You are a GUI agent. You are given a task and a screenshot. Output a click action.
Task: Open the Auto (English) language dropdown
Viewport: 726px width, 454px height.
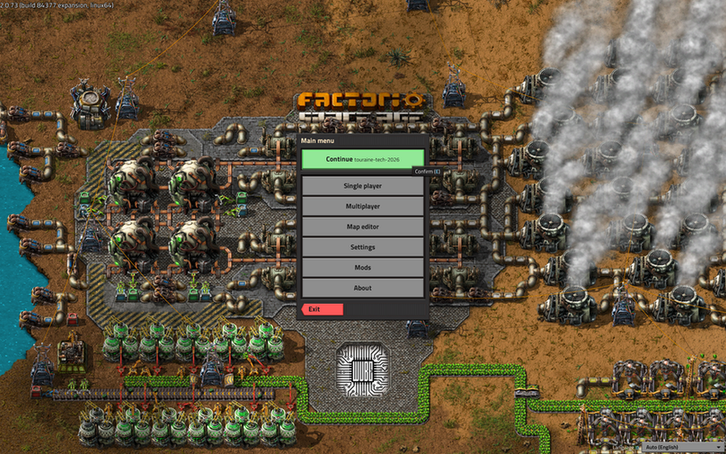click(x=681, y=446)
